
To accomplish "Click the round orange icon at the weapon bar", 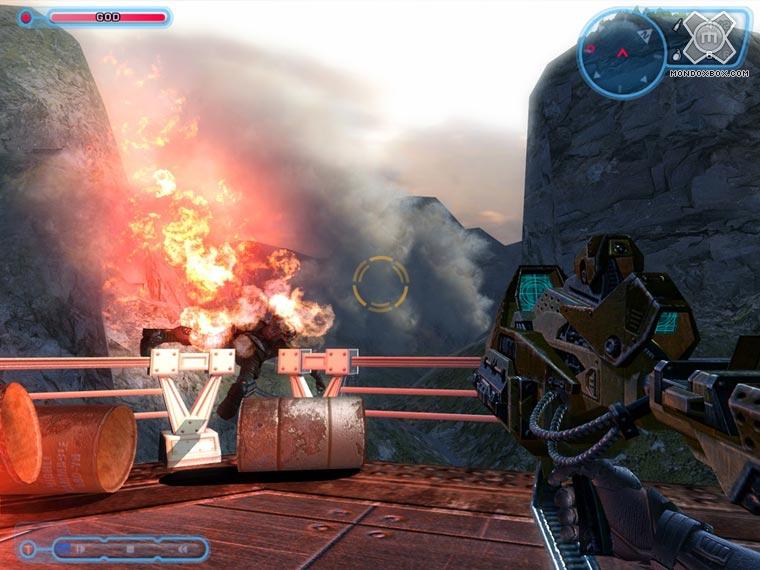I will click(x=27, y=548).
